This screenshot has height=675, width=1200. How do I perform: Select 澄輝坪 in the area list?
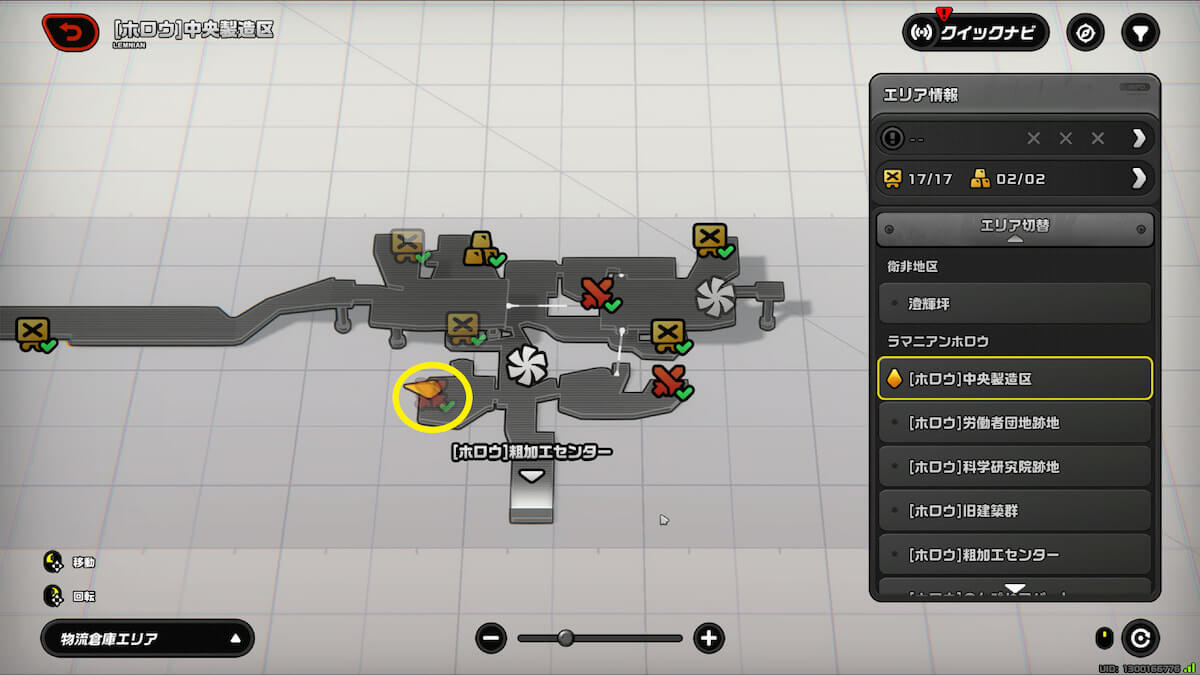(x=1015, y=302)
